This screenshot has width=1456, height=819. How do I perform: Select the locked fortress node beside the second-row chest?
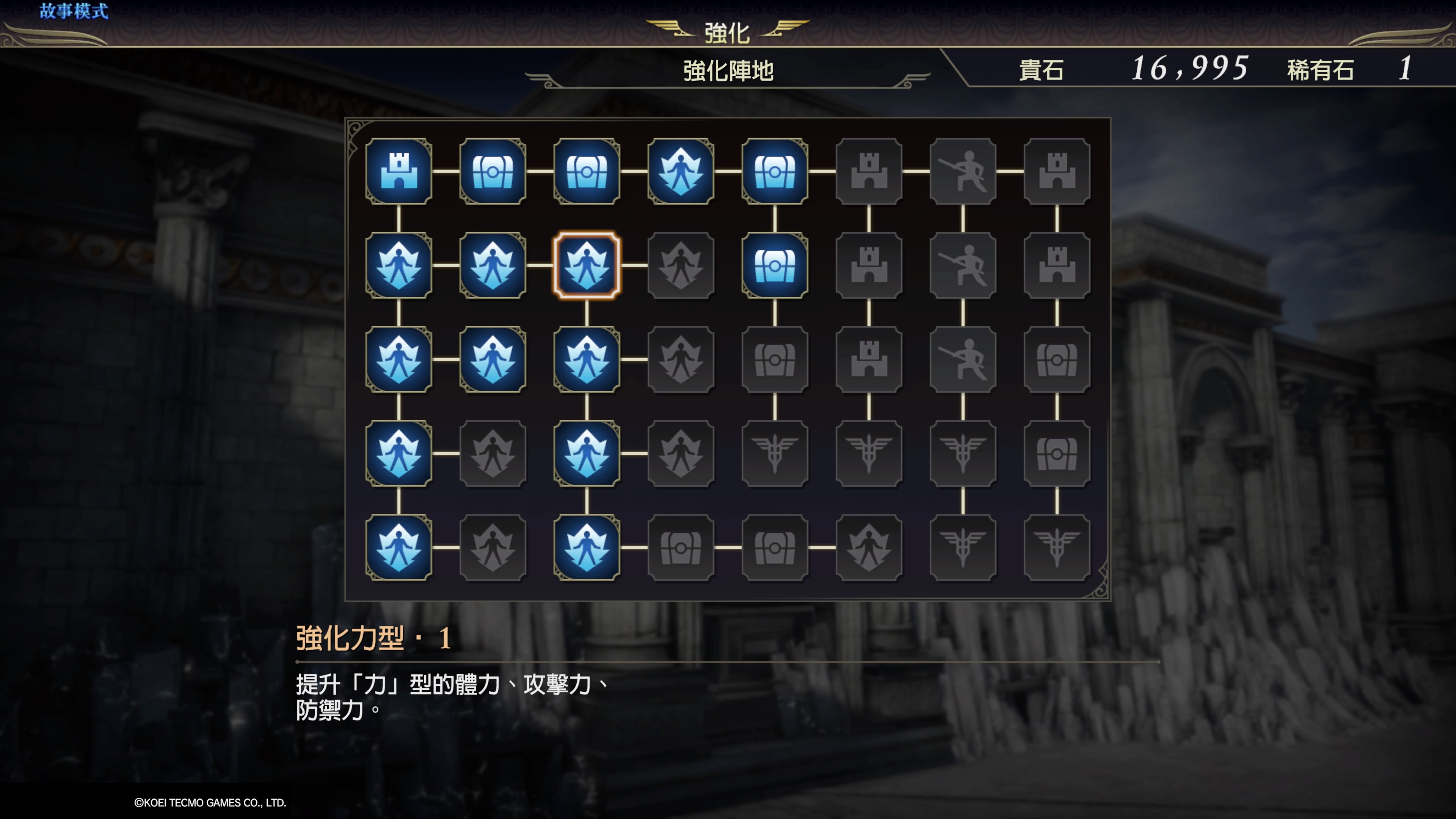coord(869,266)
